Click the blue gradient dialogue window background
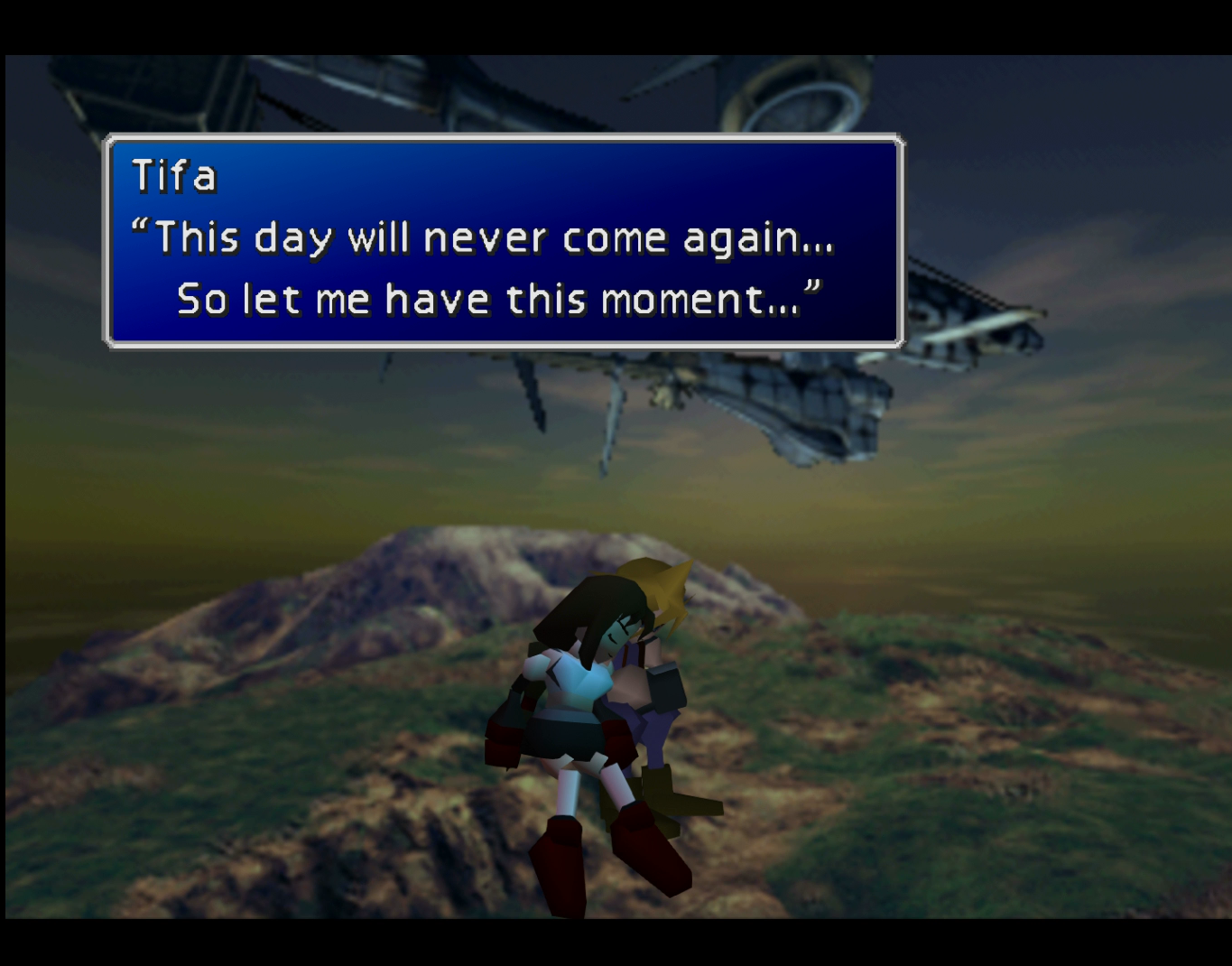Image resolution: width=1232 pixels, height=966 pixels. tap(722, 181)
